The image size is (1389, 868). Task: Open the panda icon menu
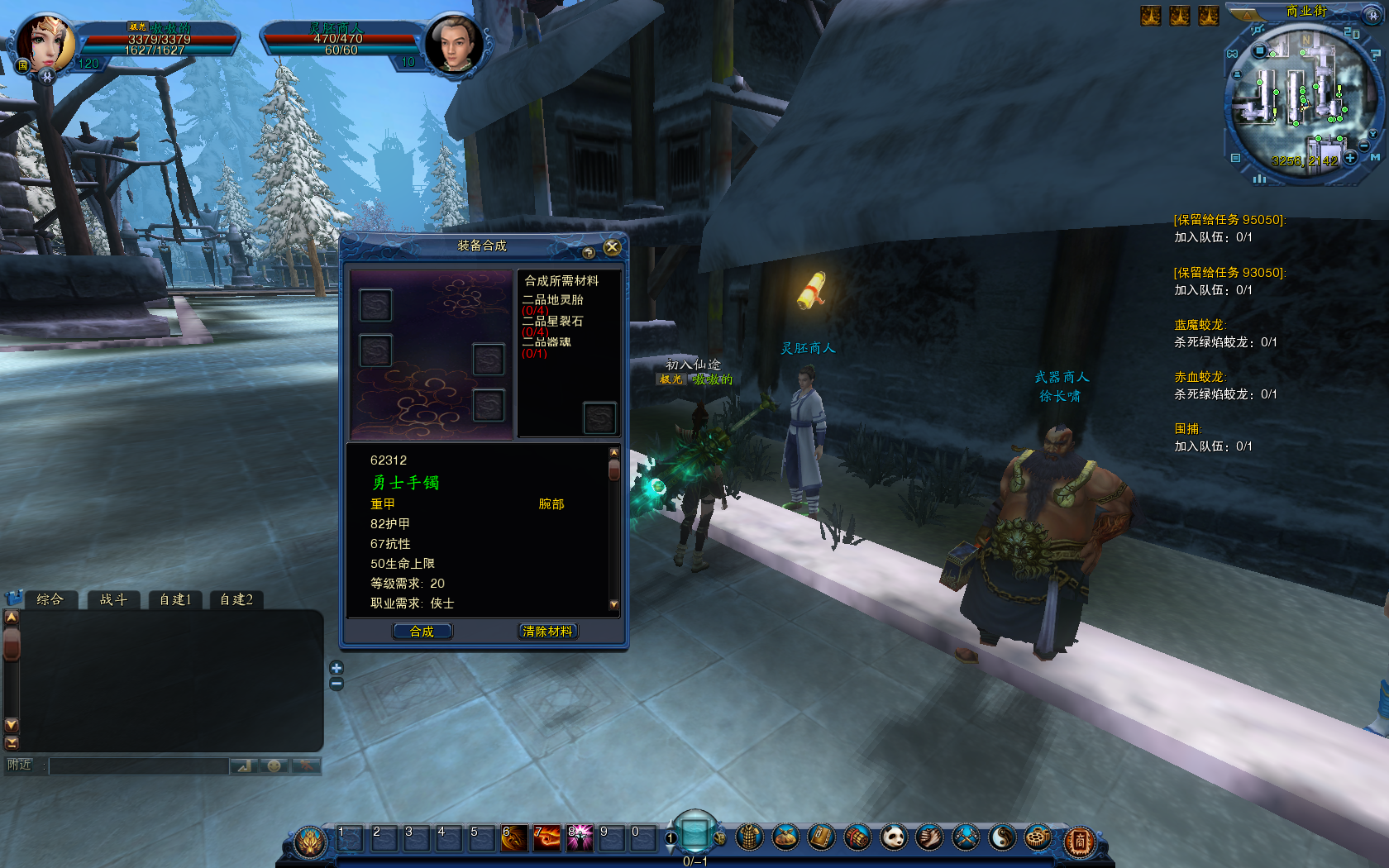(894, 838)
